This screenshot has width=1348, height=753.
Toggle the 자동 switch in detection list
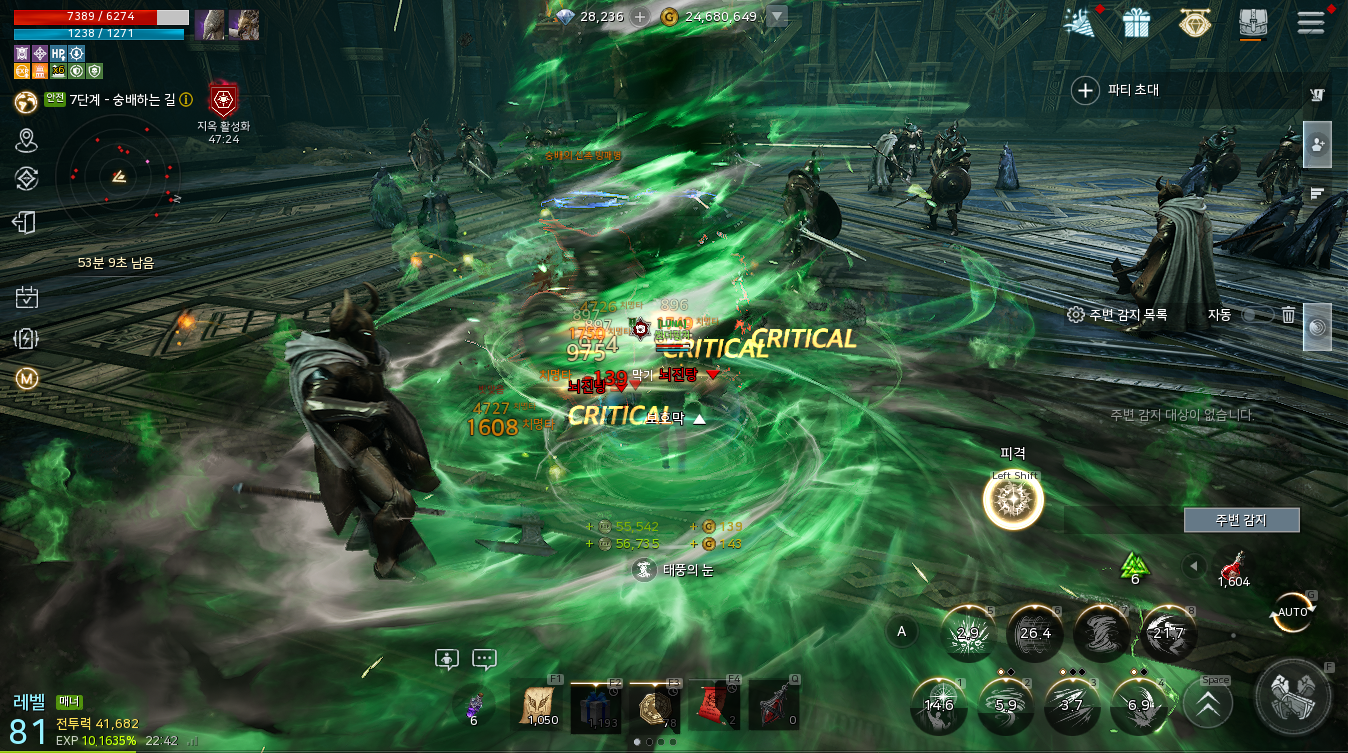click(x=1256, y=315)
